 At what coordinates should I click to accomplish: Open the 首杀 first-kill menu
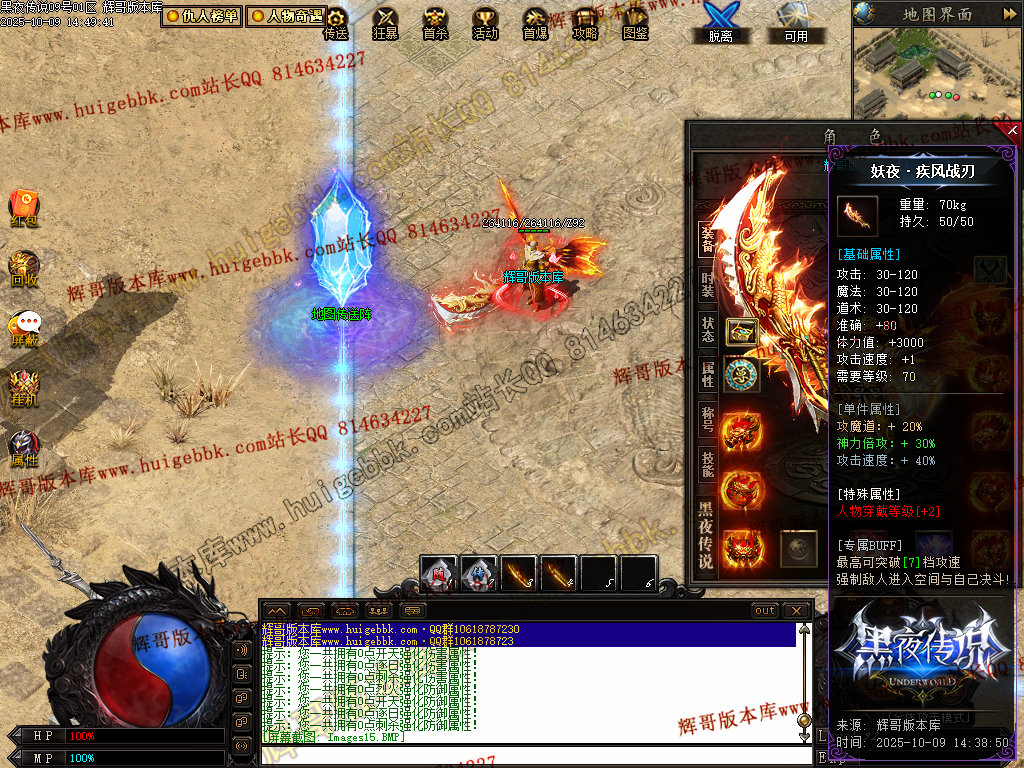[435, 22]
